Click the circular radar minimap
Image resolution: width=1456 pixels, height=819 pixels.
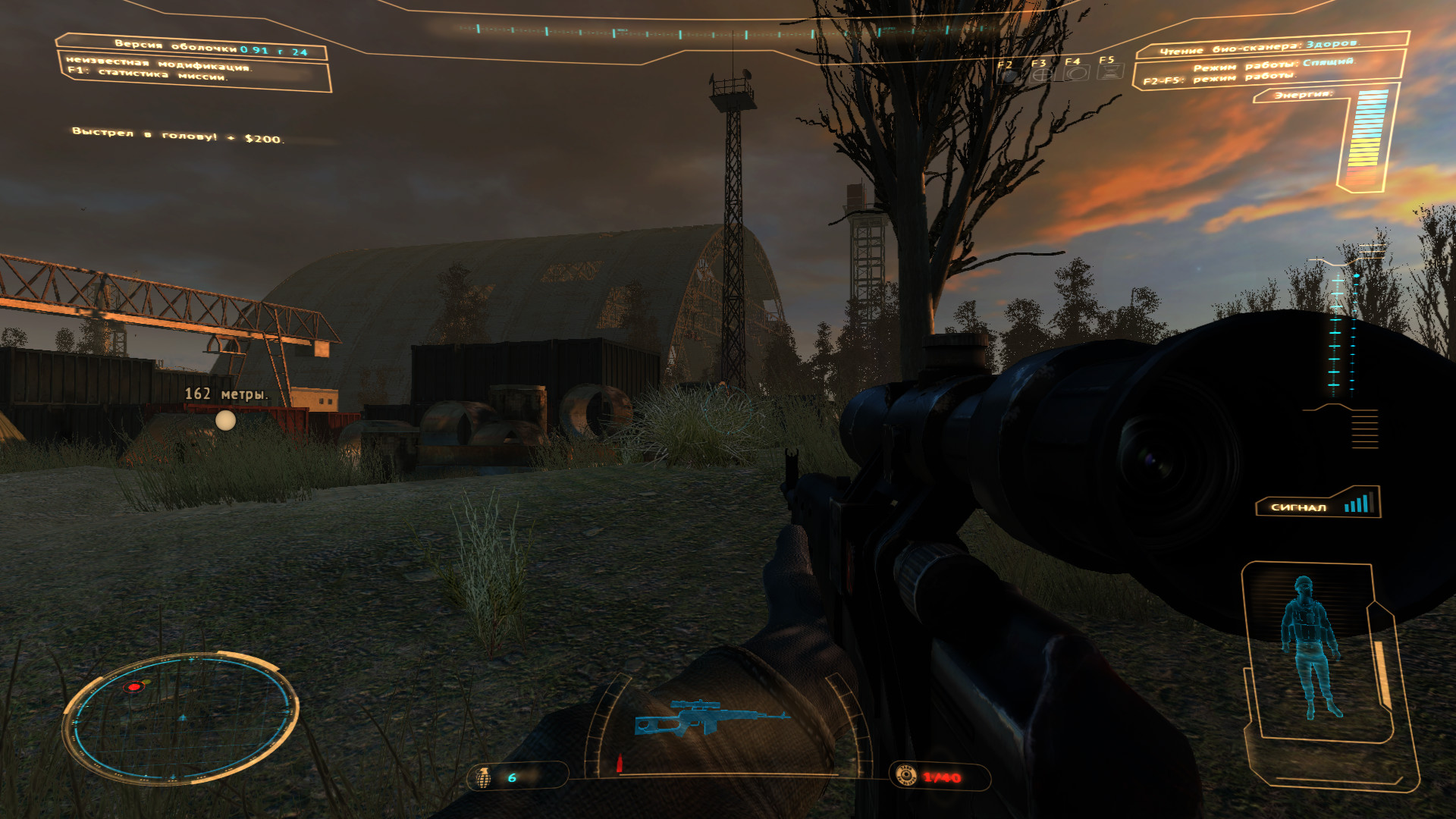click(x=180, y=718)
